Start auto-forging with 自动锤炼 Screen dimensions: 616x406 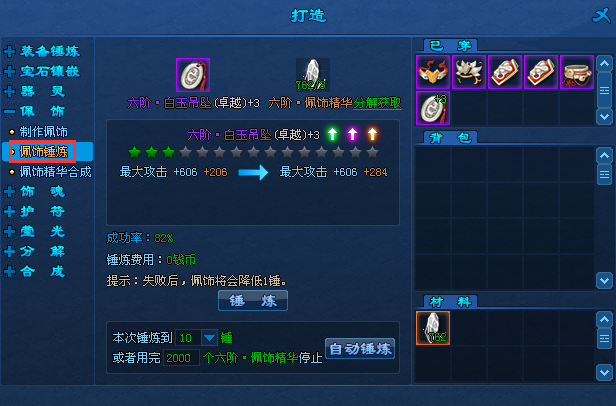coord(360,349)
